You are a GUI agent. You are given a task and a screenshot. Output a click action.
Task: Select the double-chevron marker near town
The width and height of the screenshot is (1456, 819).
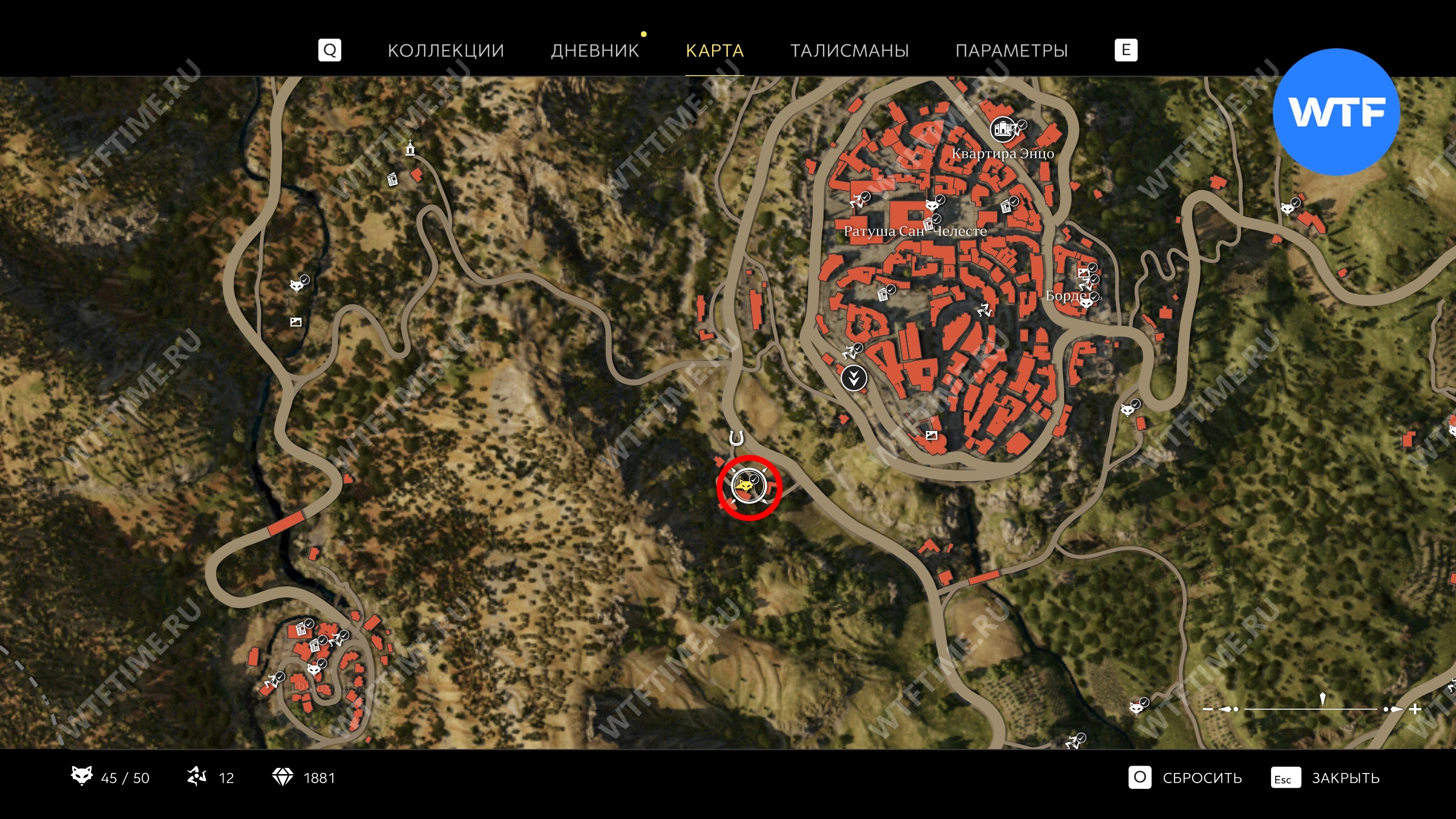854,378
